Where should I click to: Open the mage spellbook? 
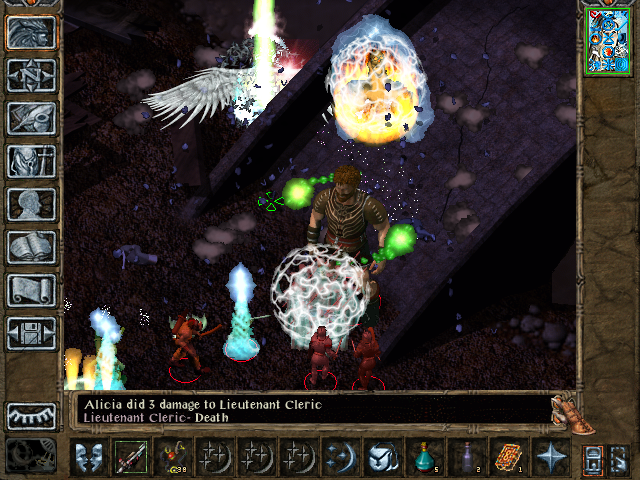31,247
